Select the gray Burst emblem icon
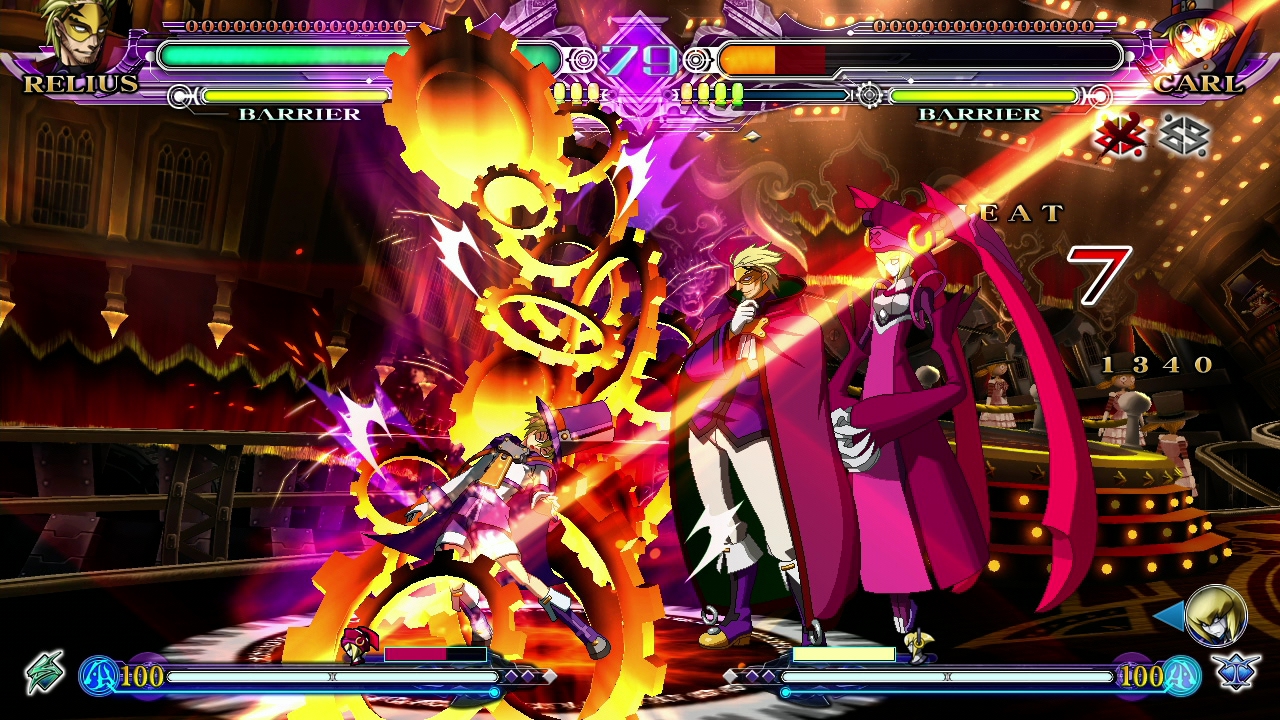This screenshot has height=720, width=1280. [1185, 136]
